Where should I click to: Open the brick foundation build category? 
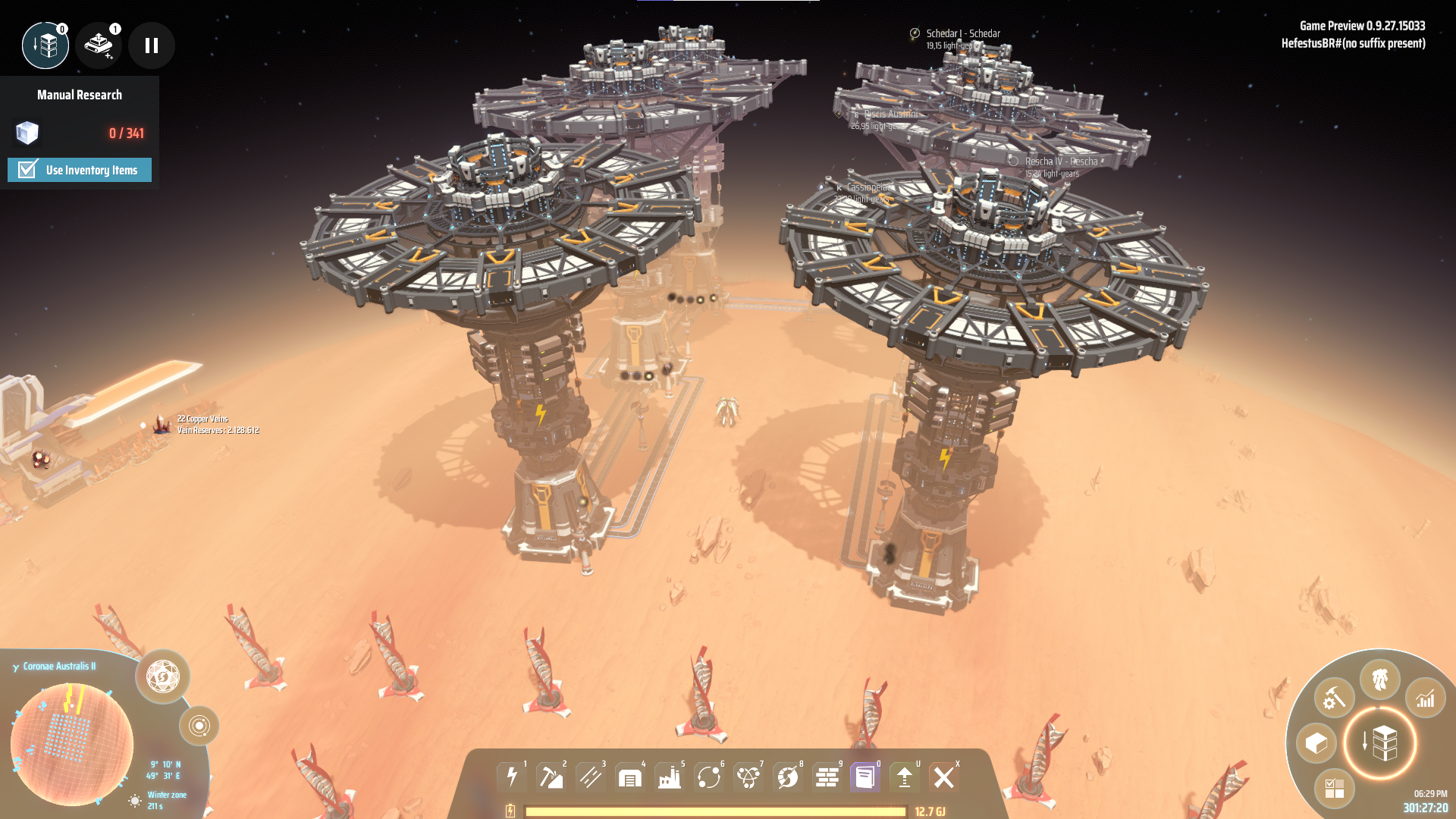(827, 777)
